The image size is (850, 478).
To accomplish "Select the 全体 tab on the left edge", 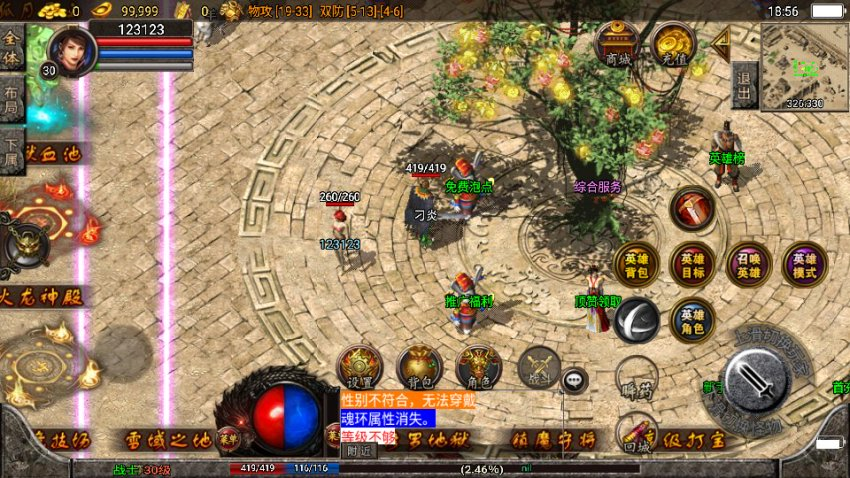I will pos(12,44).
